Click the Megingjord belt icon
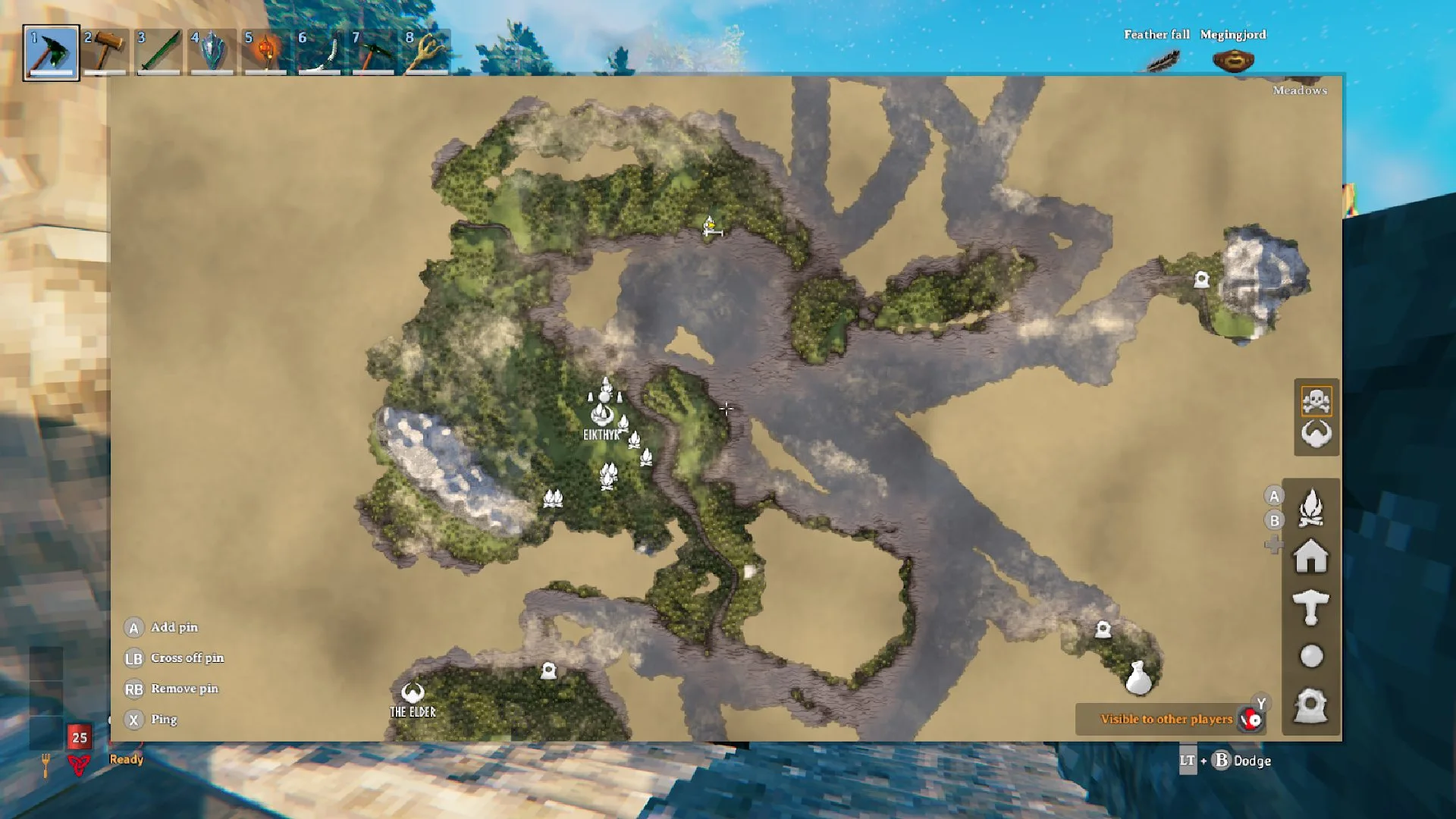Screen dimensions: 1456x819 1235,59
